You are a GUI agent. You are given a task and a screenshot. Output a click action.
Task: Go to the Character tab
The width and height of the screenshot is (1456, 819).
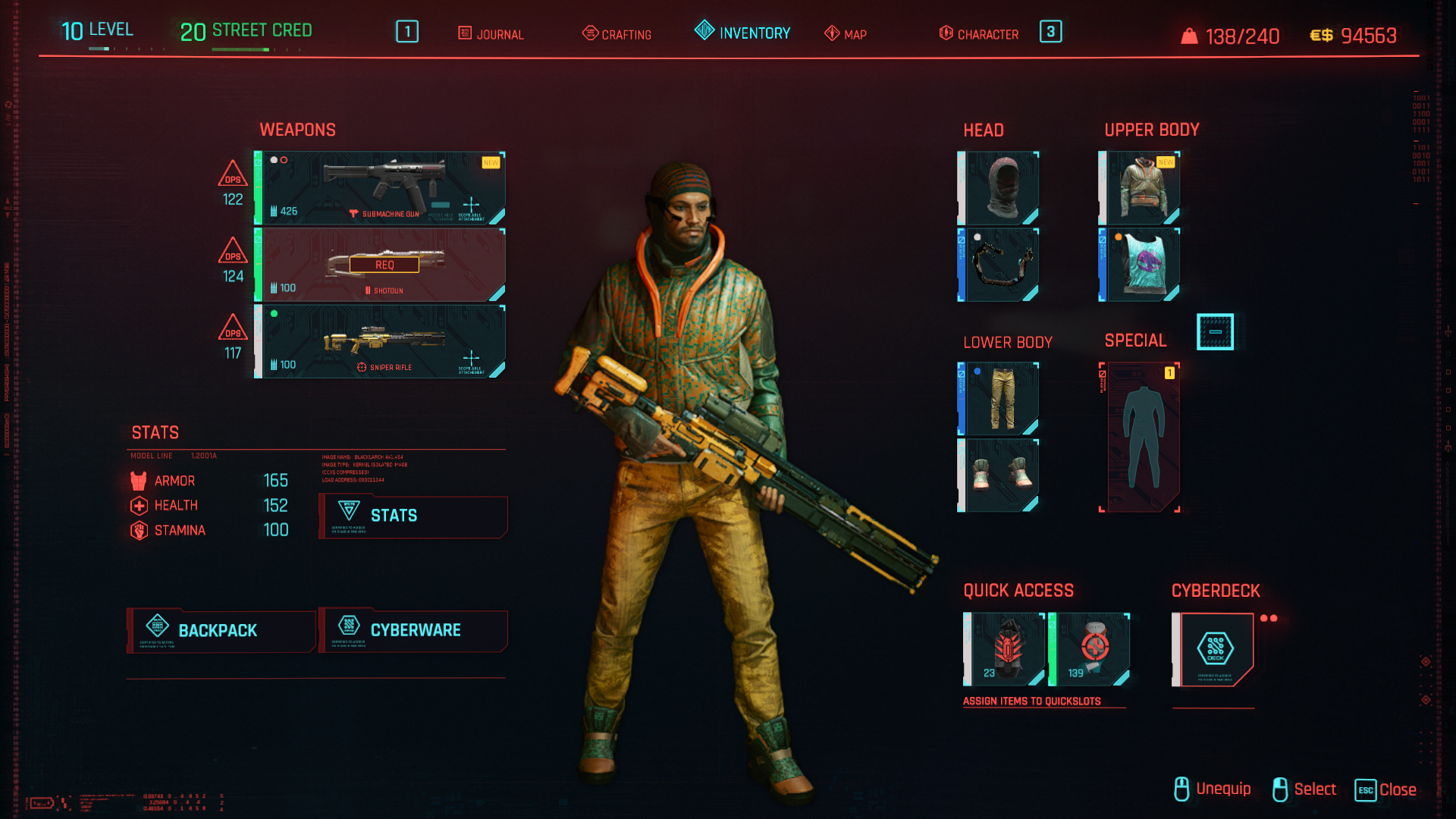coord(979,34)
